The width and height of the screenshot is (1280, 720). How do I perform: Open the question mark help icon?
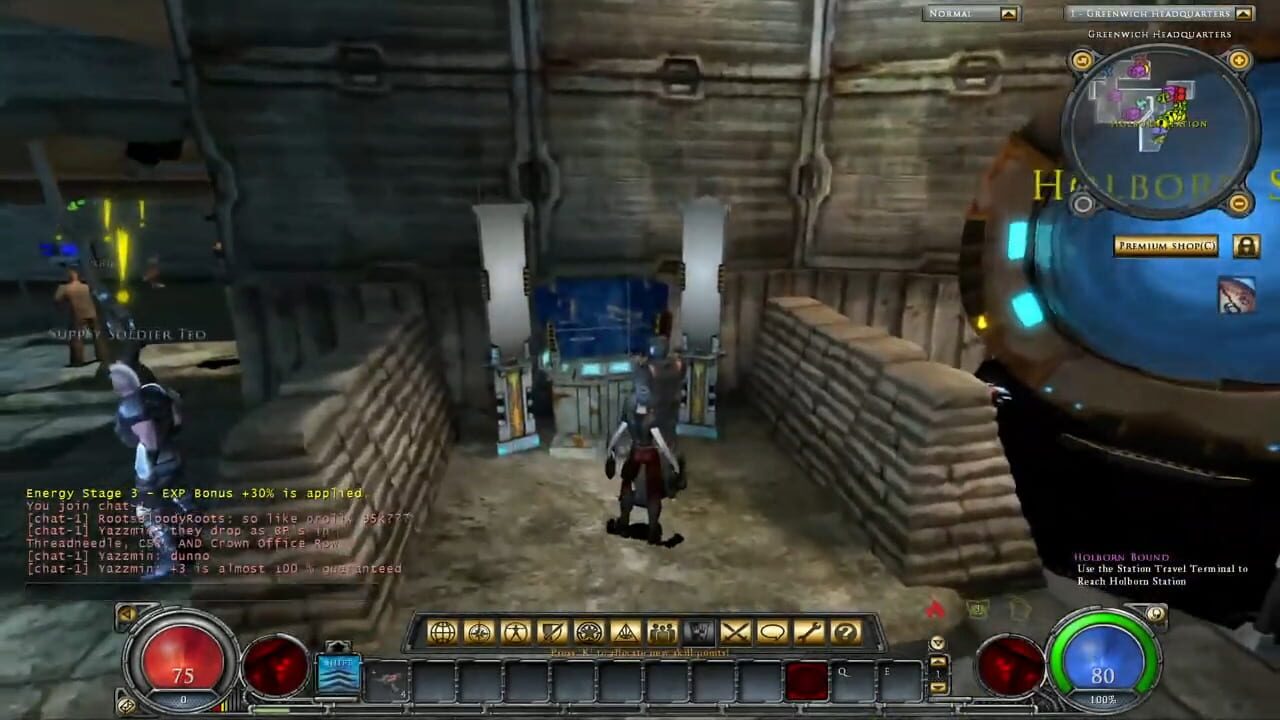[x=848, y=631]
